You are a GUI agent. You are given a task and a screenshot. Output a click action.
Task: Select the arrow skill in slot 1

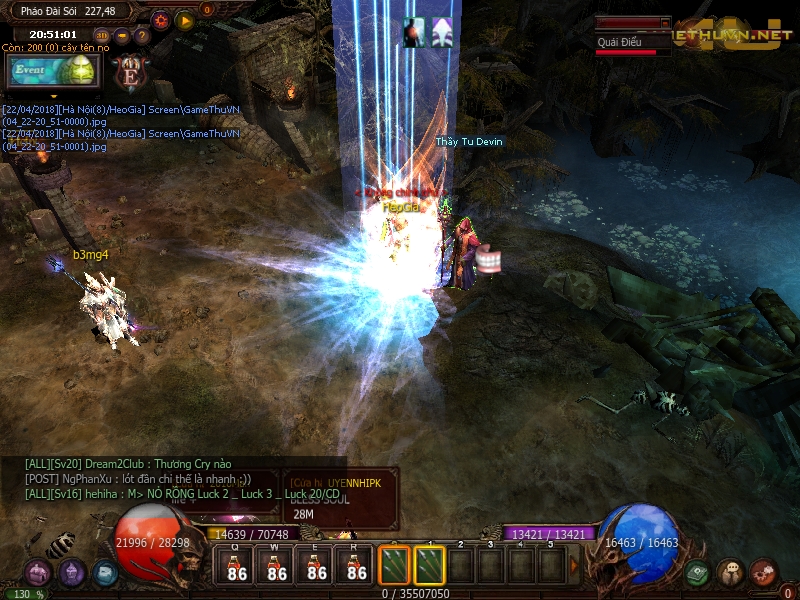click(430, 566)
